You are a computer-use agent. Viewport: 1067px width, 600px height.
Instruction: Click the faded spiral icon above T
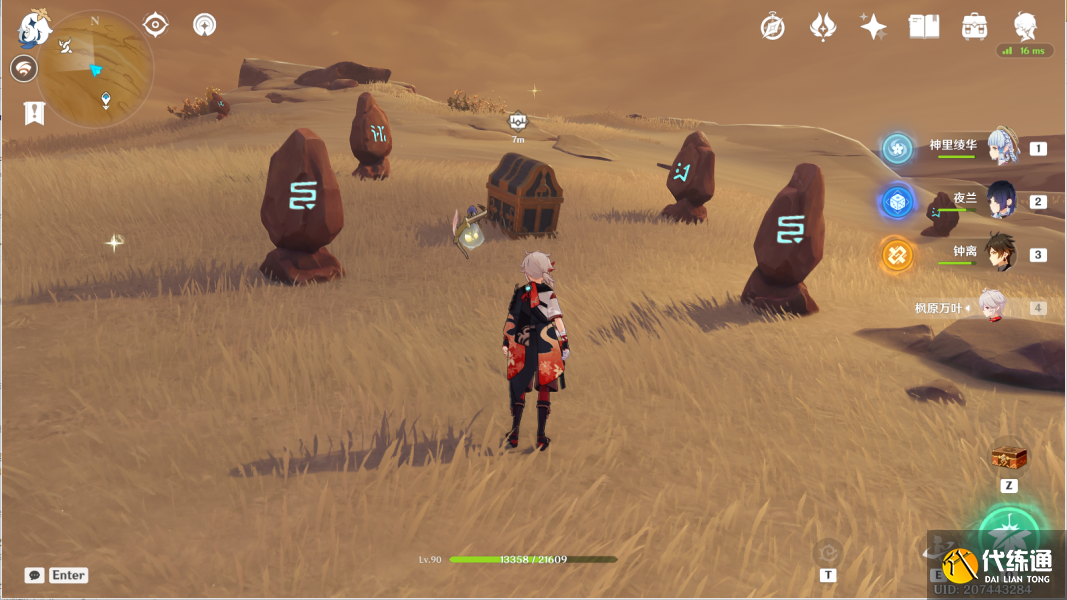click(828, 551)
